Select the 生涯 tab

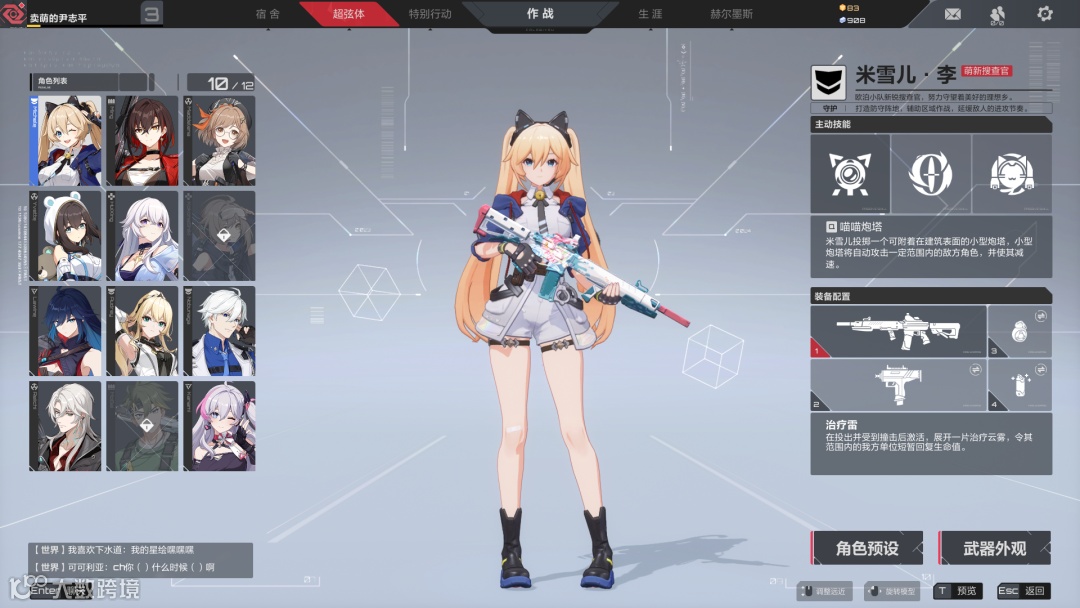click(x=650, y=14)
